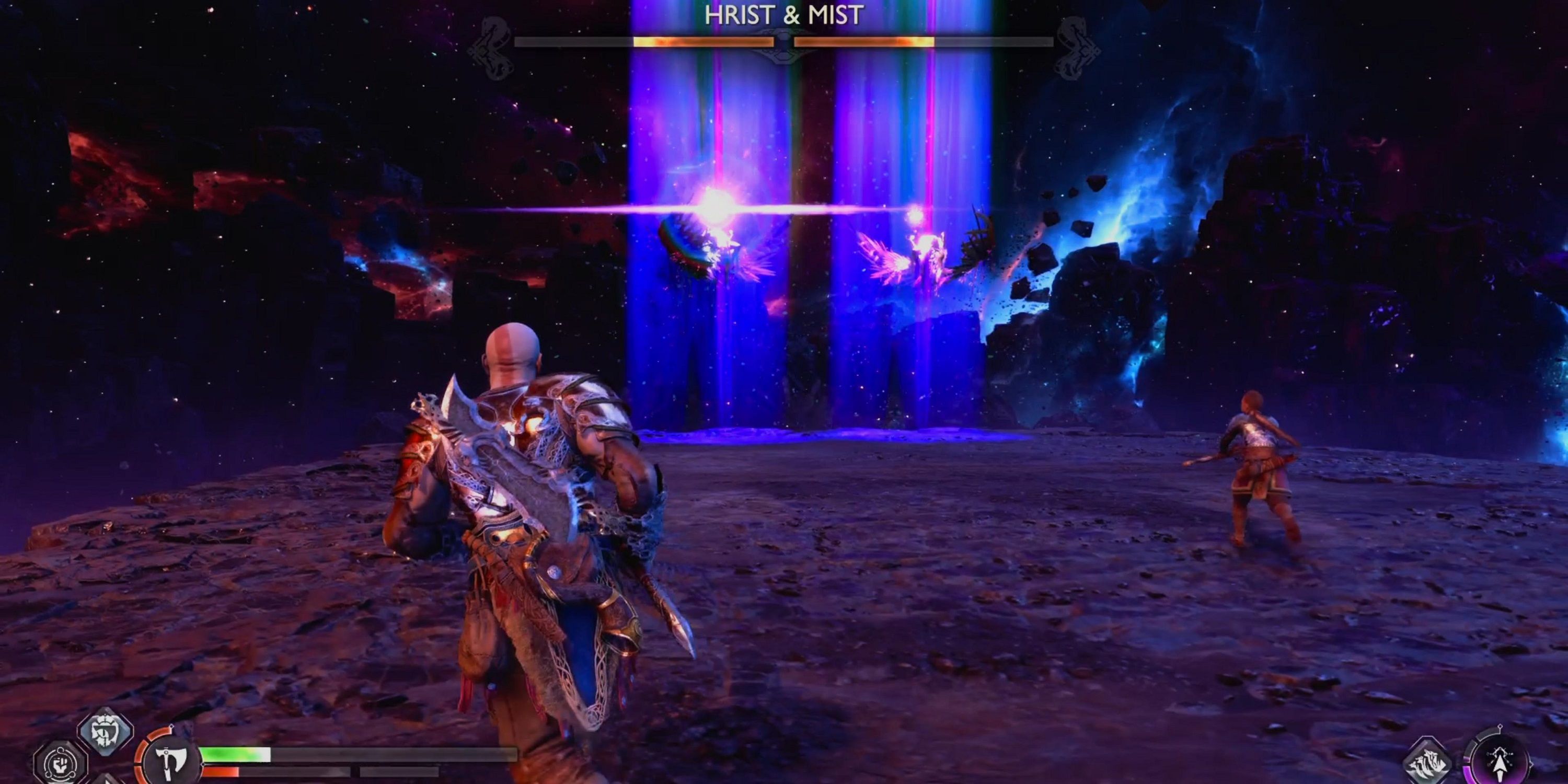Toggle the rage meter marker above the weapon wheel
This screenshot has height=784, width=1568.
coord(172,727)
